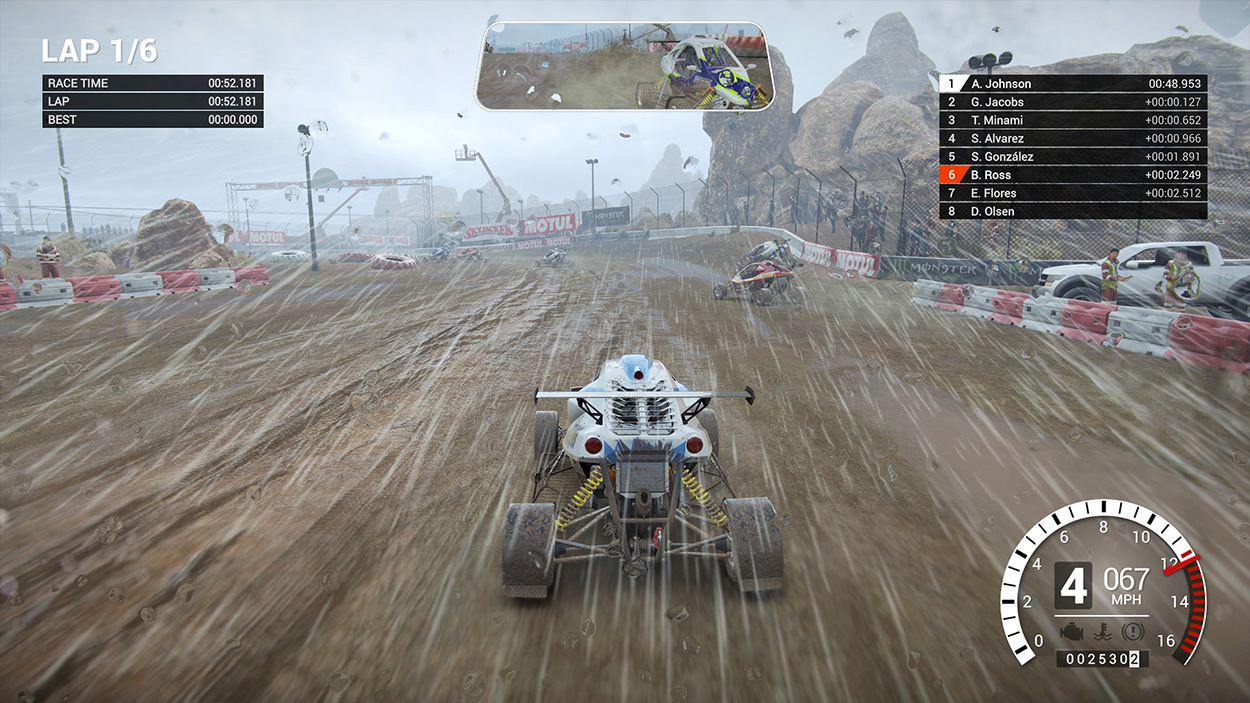Select the highlighted B. Ross row
1250x703 pixels.
click(x=1073, y=175)
